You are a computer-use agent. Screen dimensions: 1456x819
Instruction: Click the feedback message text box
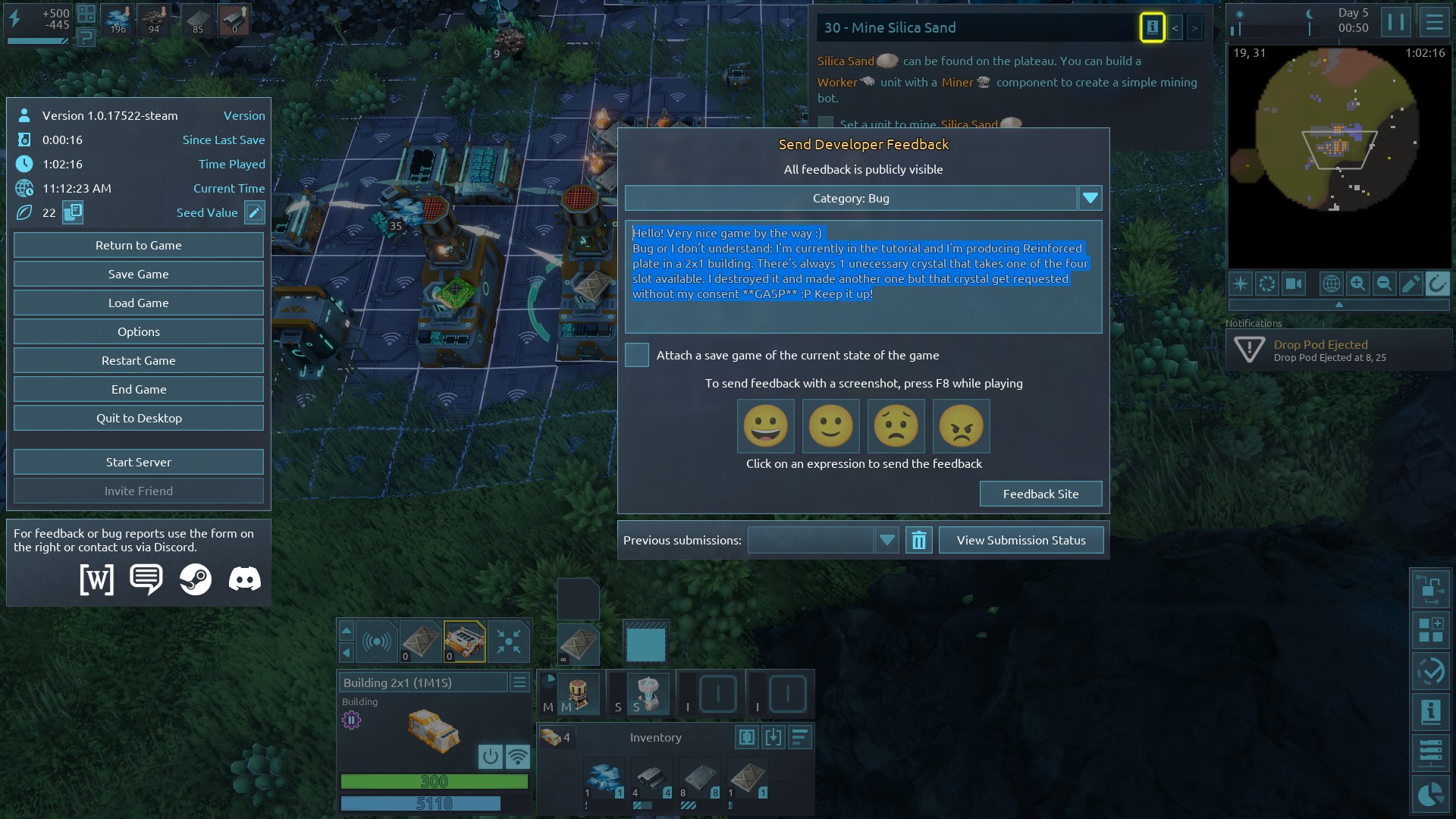coord(863,277)
